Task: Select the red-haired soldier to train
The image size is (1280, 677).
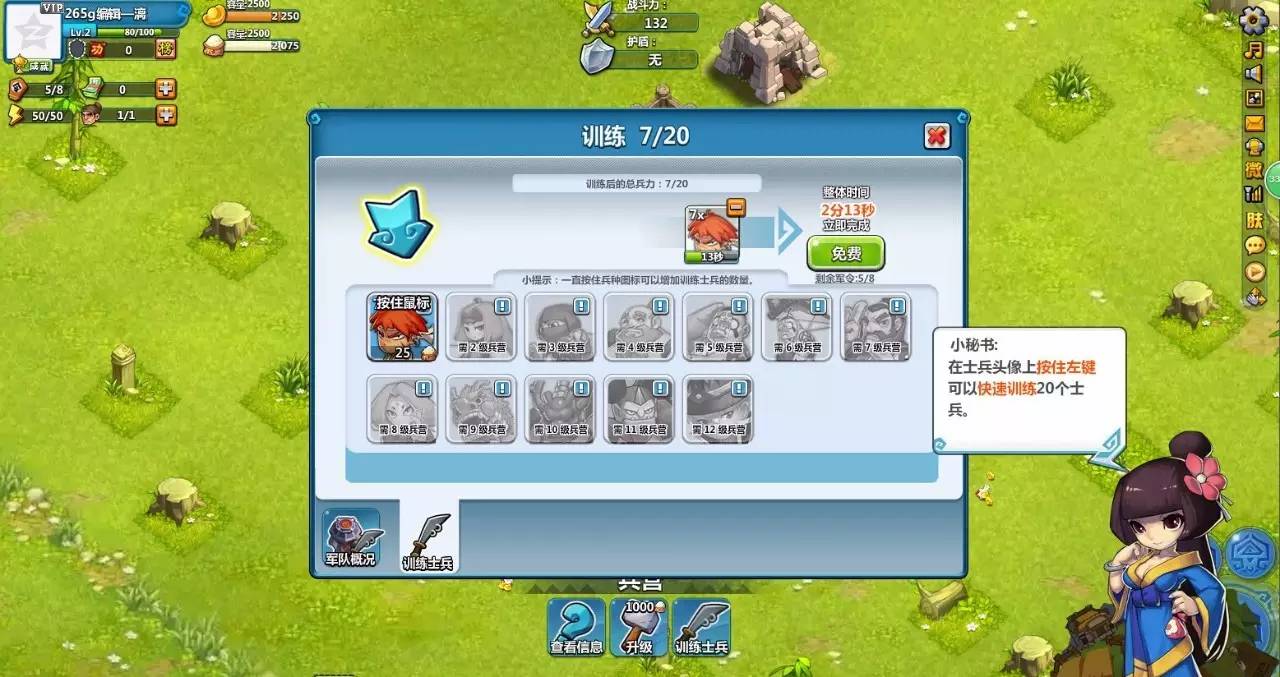Action: [x=402, y=327]
